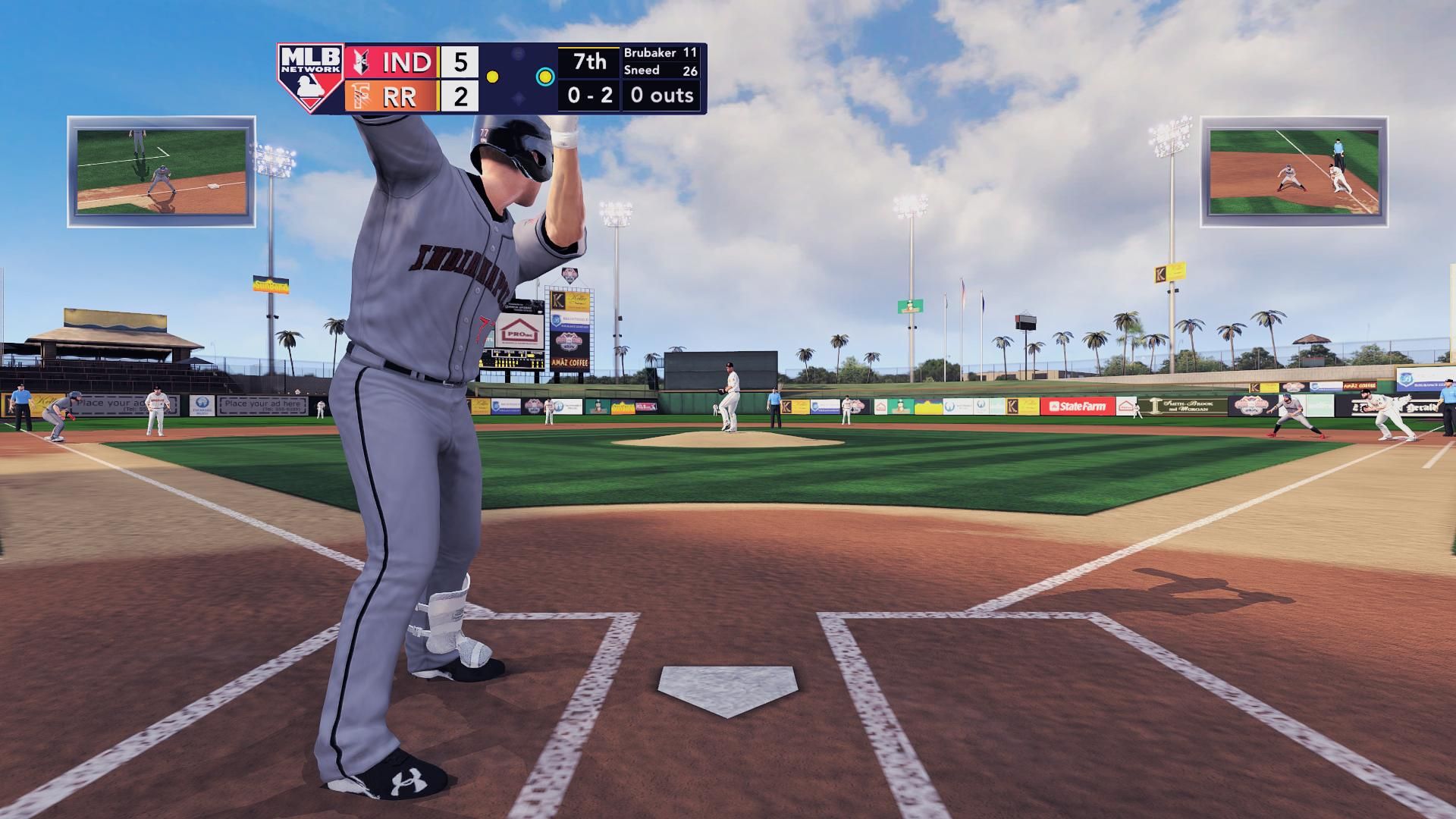Click the MLB Network logo on the scoreboard
Screen dimensions: 1456x819
(x=310, y=78)
